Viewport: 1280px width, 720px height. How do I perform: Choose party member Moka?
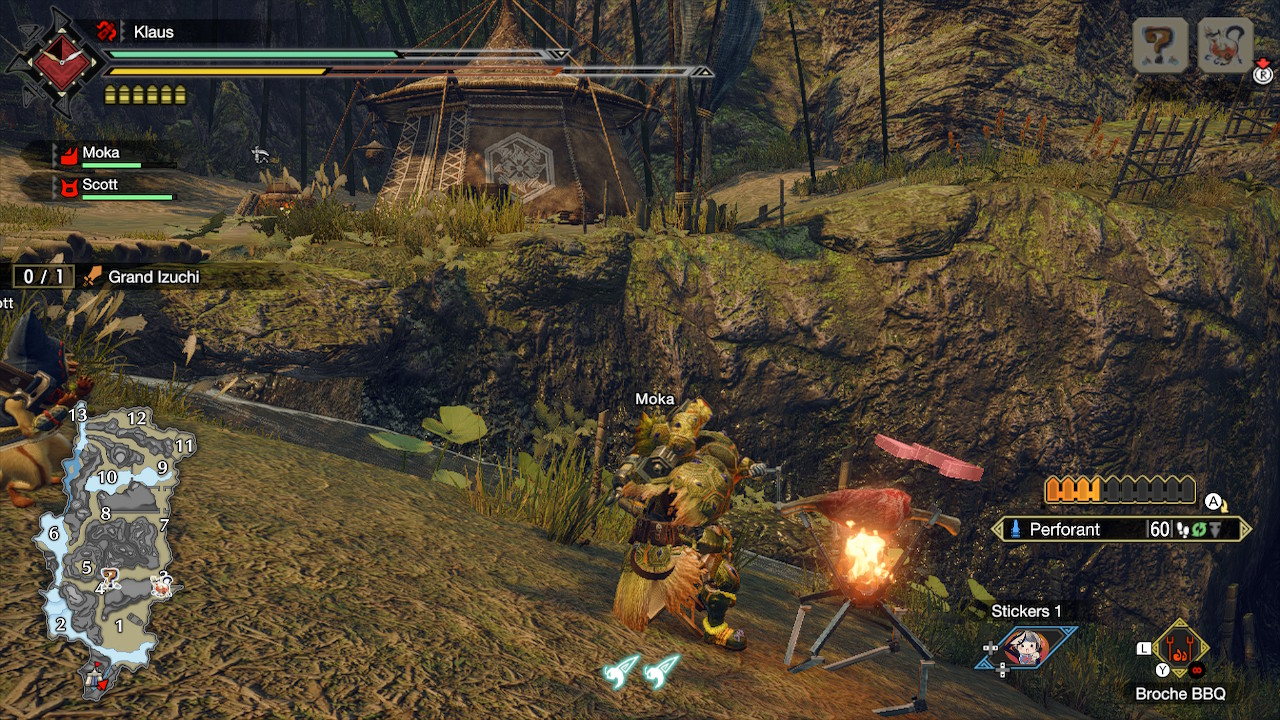coord(100,153)
